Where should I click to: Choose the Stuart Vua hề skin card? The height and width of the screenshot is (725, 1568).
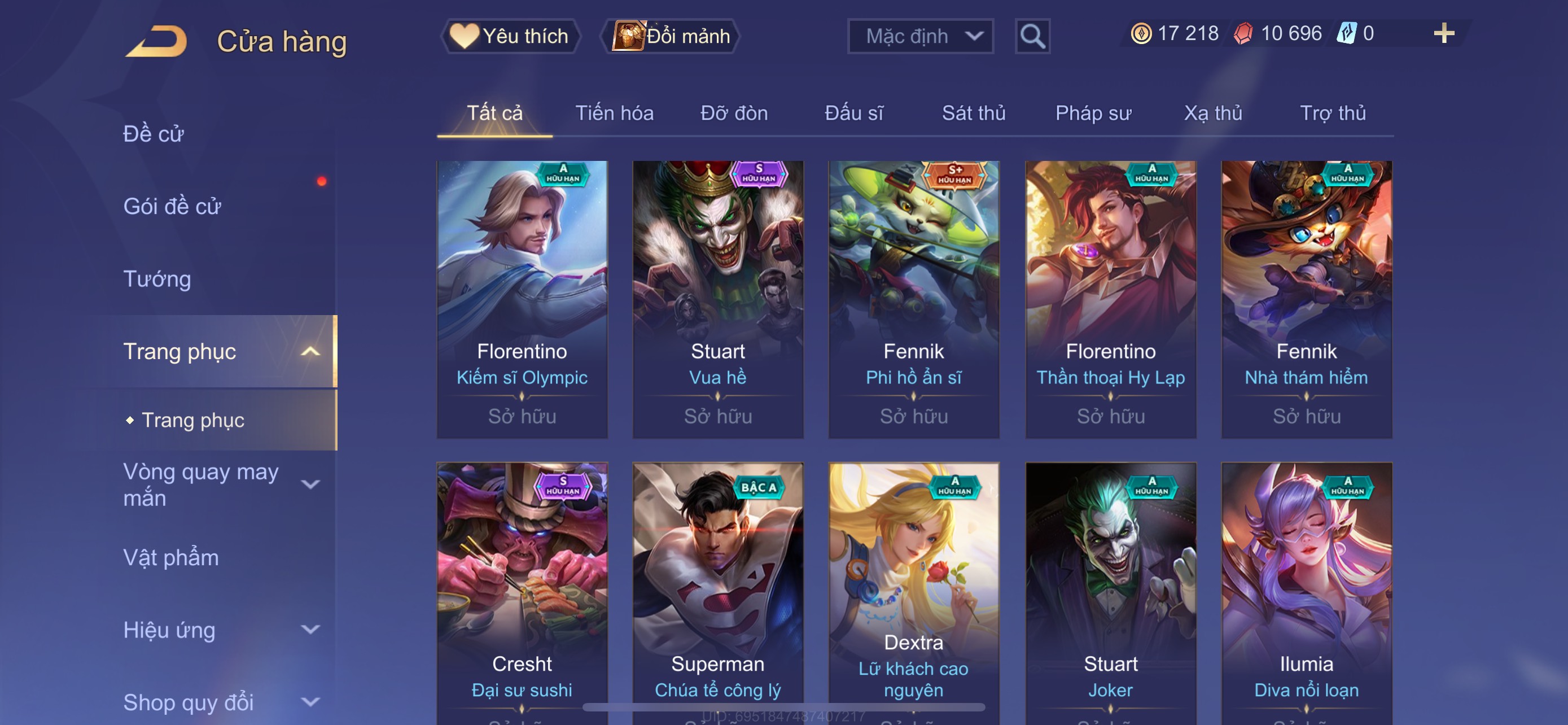[717, 298]
